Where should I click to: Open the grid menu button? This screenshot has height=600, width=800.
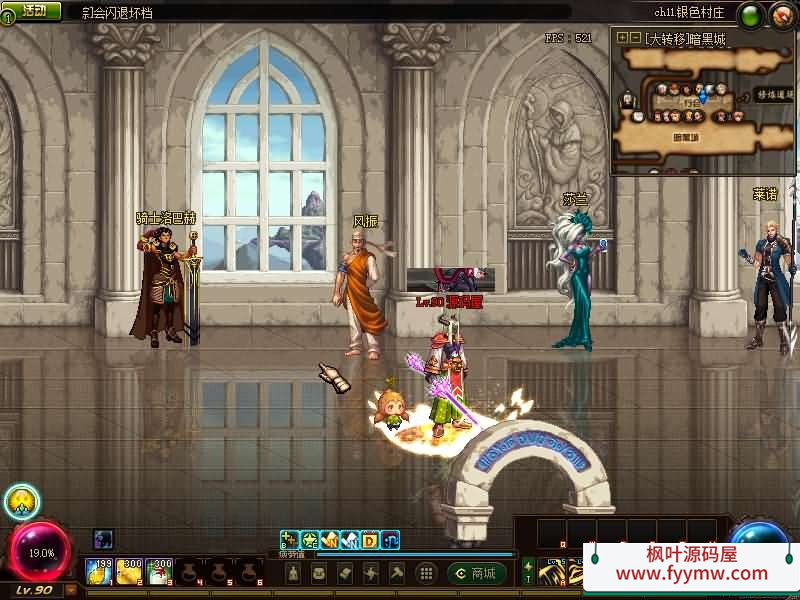[x=426, y=573]
